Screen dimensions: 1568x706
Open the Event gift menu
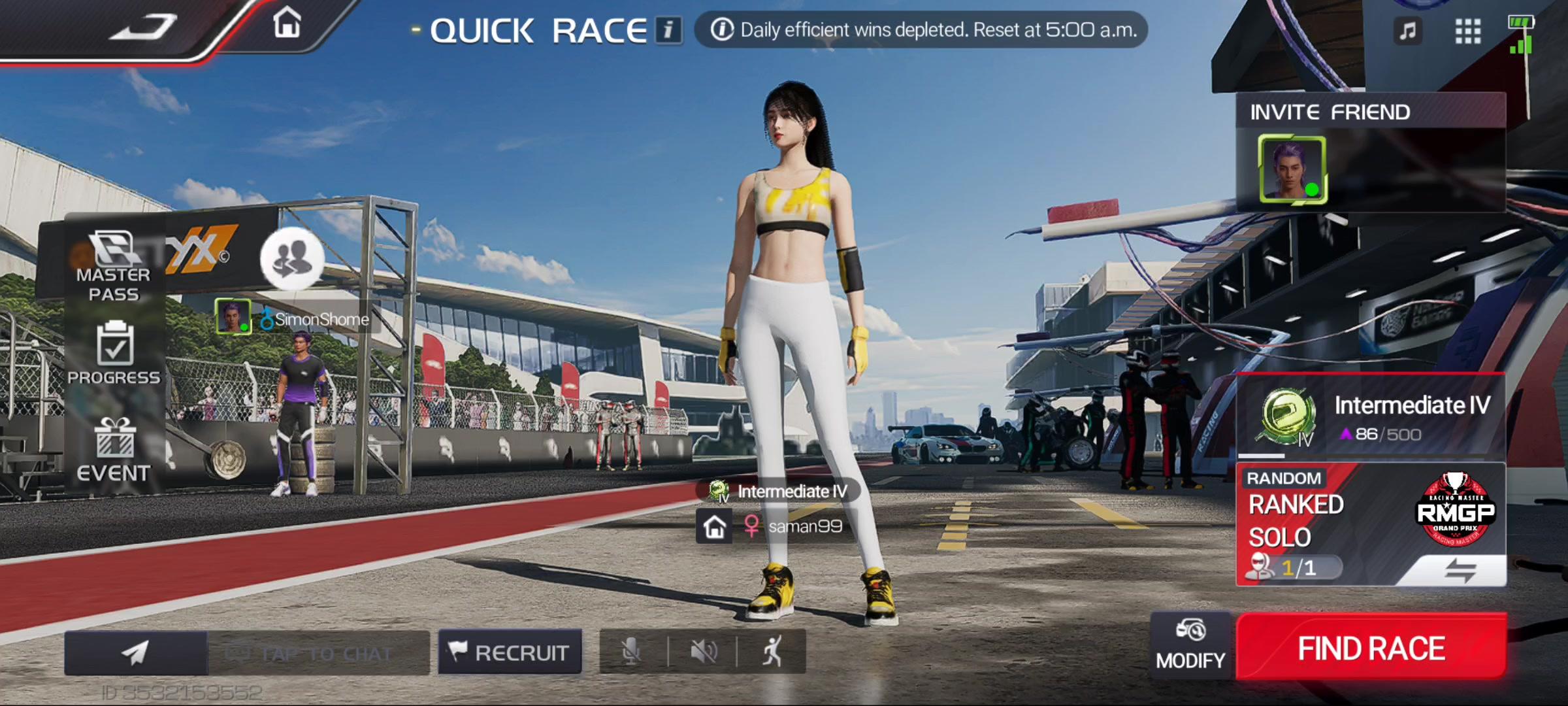tap(114, 450)
